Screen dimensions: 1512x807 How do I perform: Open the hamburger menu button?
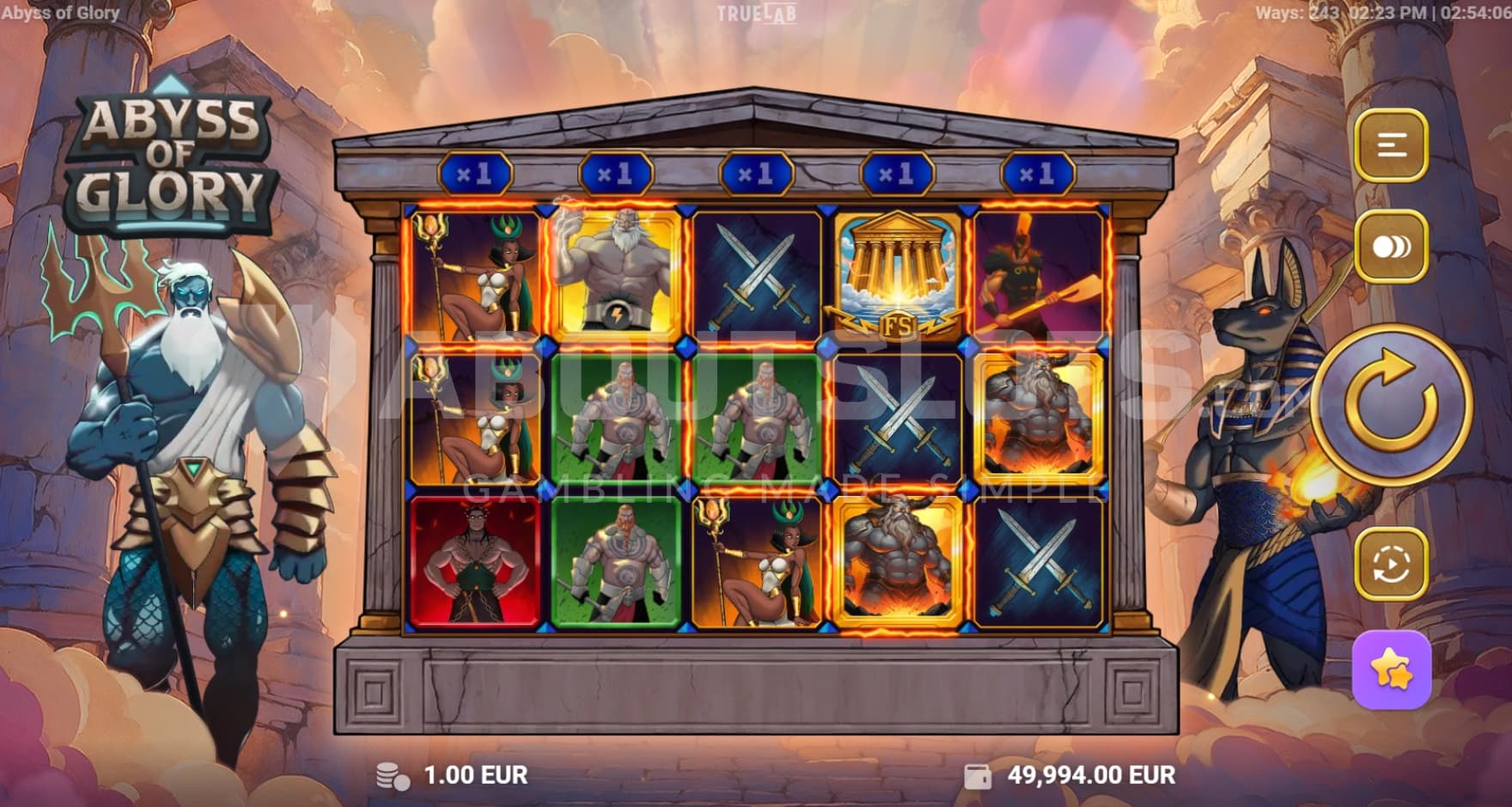tap(1391, 145)
